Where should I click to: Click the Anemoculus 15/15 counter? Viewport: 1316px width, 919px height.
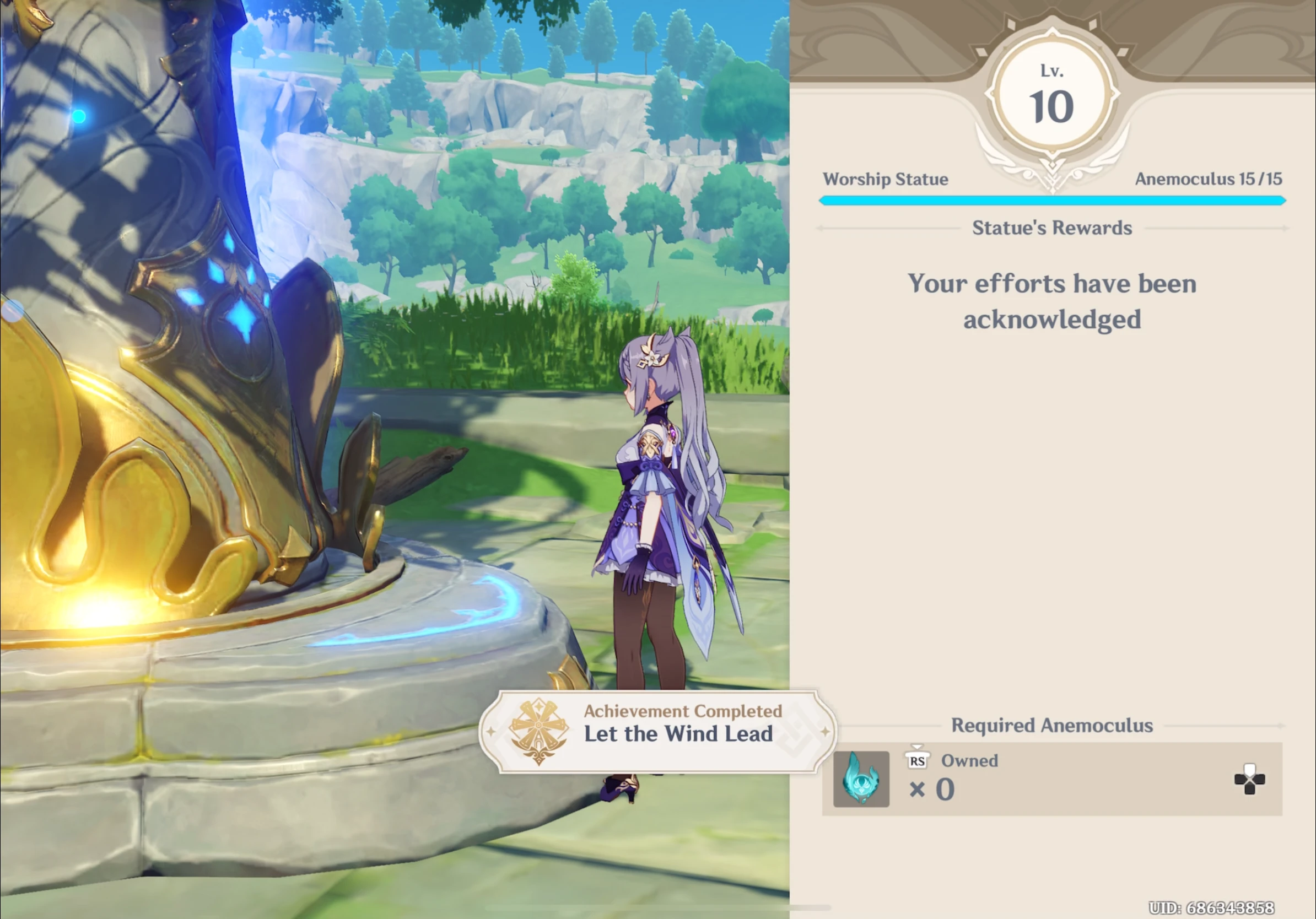[x=1209, y=179]
